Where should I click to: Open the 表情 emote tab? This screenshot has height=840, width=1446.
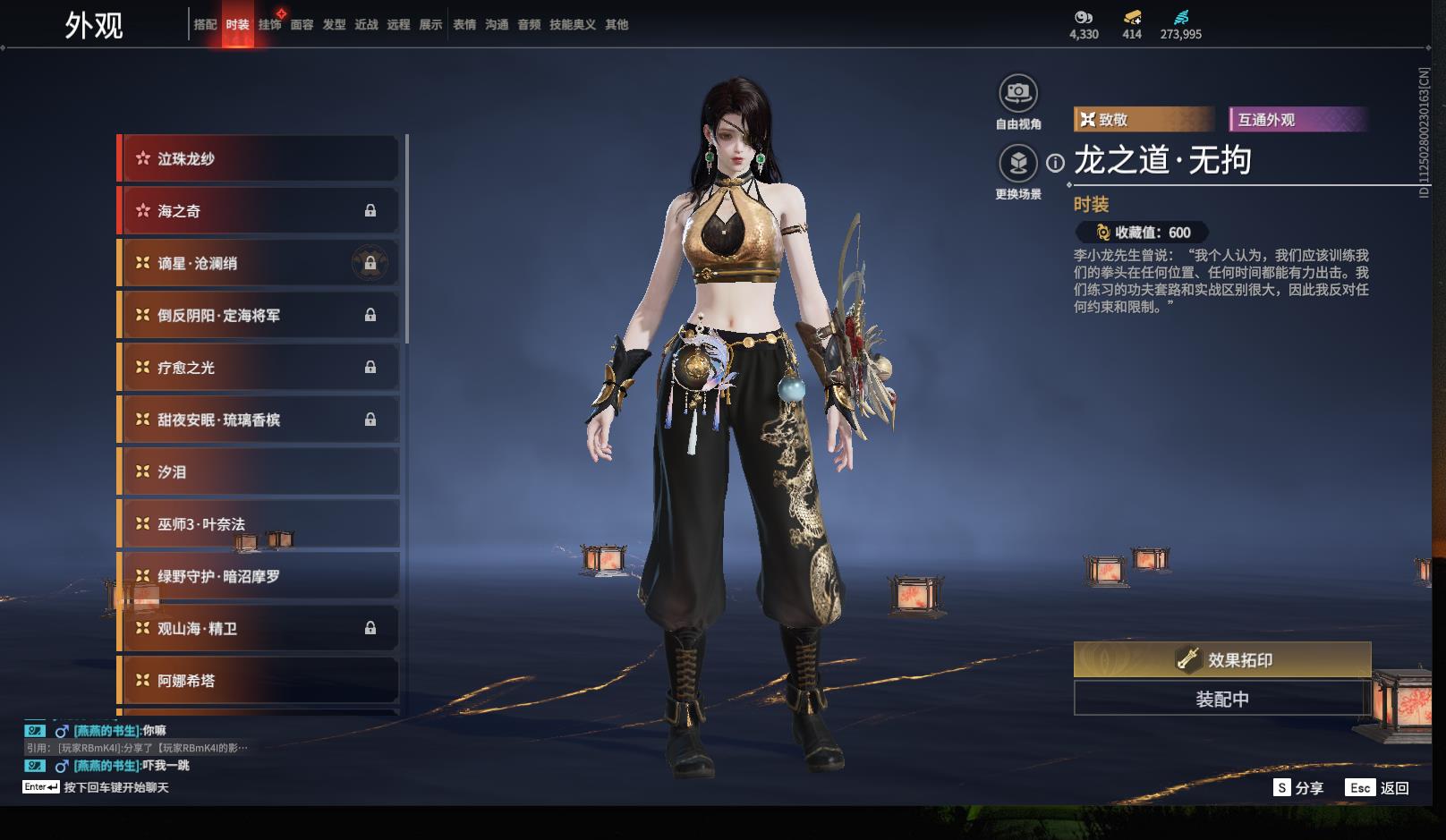pyautogui.click(x=464, y=25)
